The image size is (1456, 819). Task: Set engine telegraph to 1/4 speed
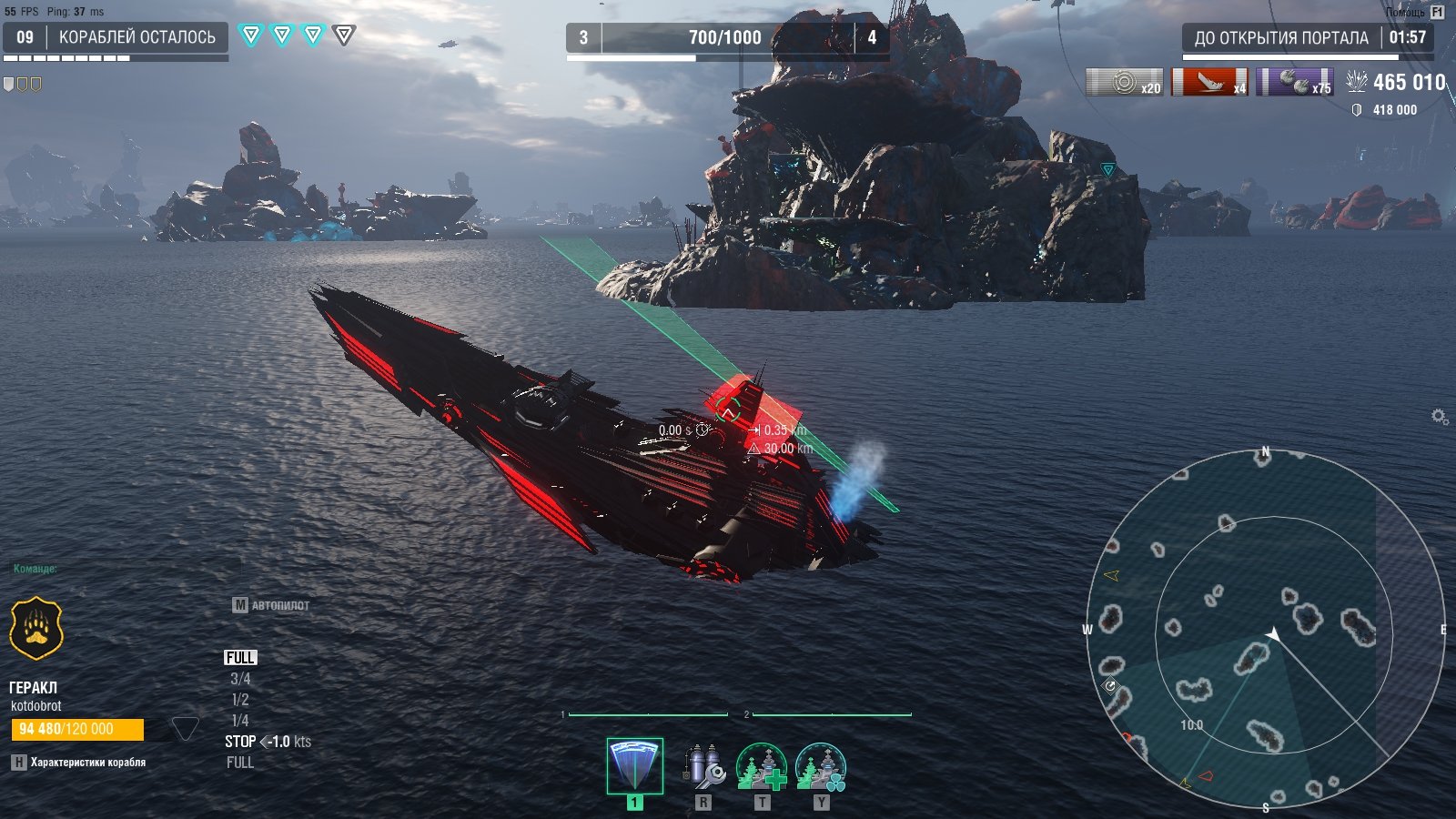coord(240,721)
